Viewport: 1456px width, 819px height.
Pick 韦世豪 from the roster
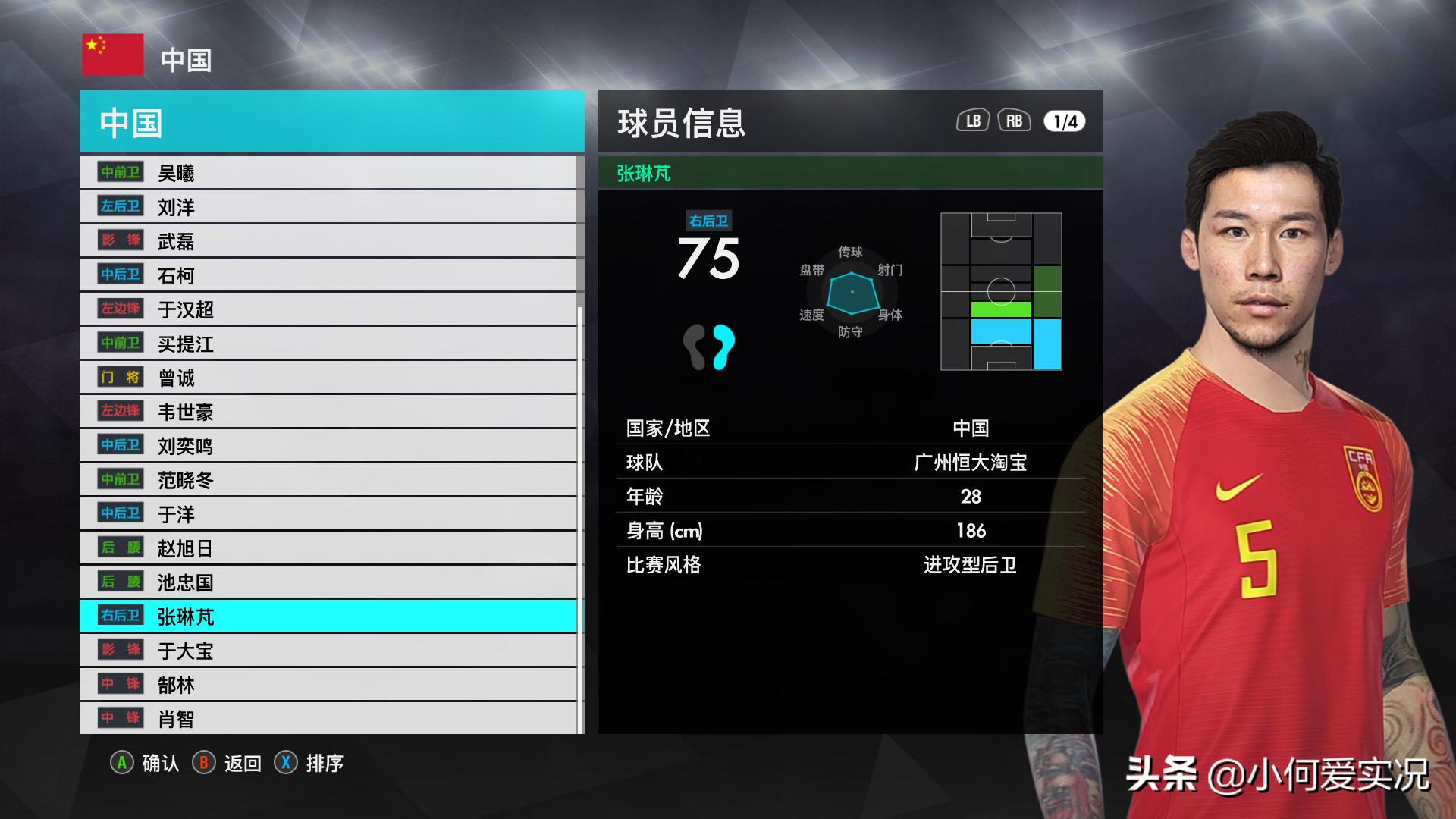tap(328, 412)
